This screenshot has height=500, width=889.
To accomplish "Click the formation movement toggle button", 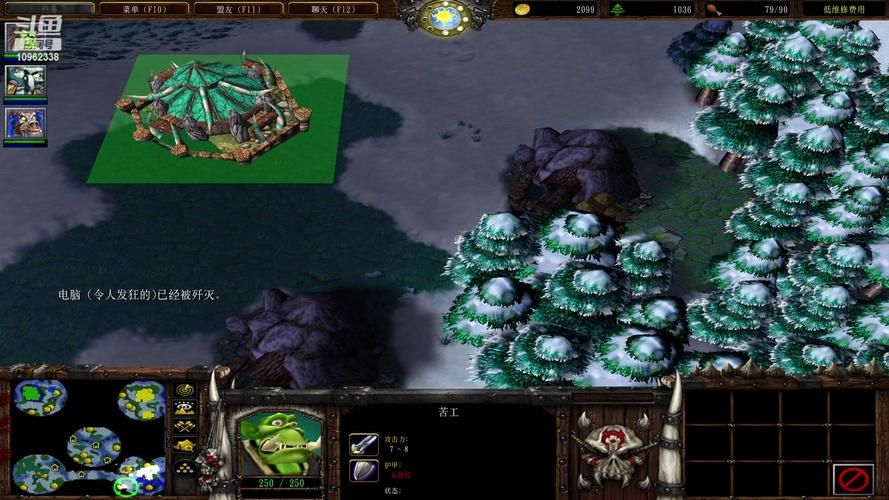I will pyautogui.click(x=185, y=467).
